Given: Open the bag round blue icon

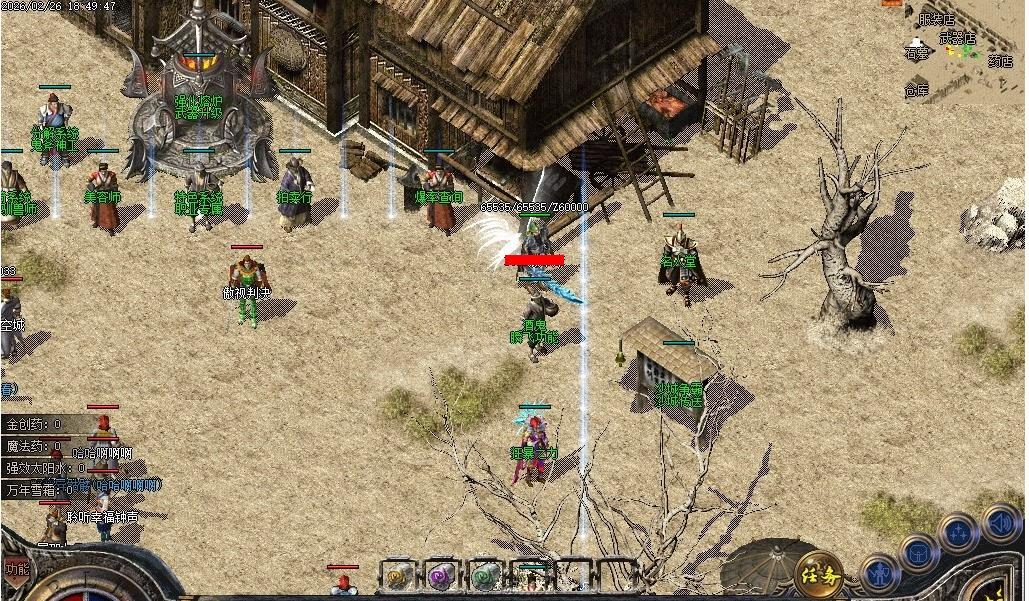Looking at the screenshot, I should tap(918, 552).
